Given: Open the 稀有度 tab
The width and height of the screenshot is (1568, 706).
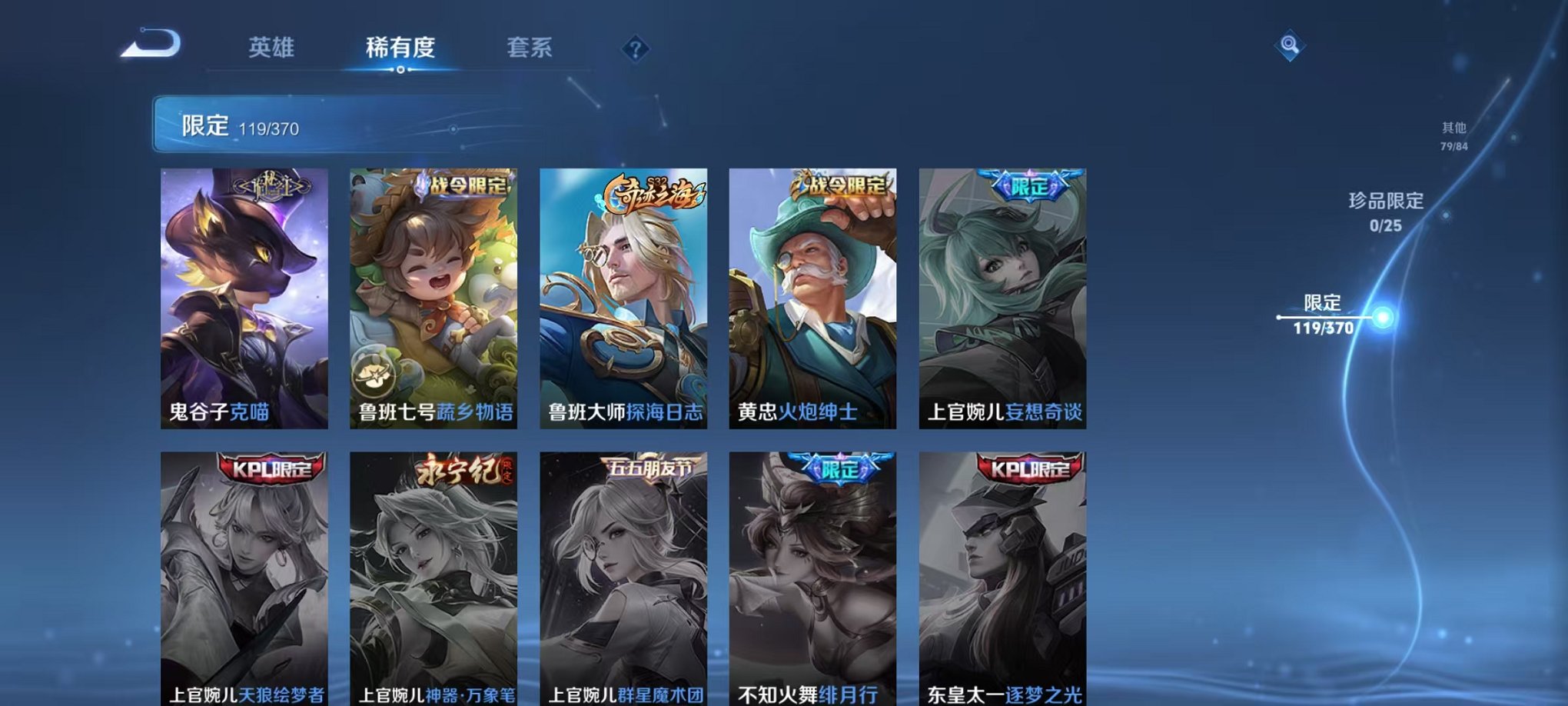Looking at the screenshot, I should 402,48.
